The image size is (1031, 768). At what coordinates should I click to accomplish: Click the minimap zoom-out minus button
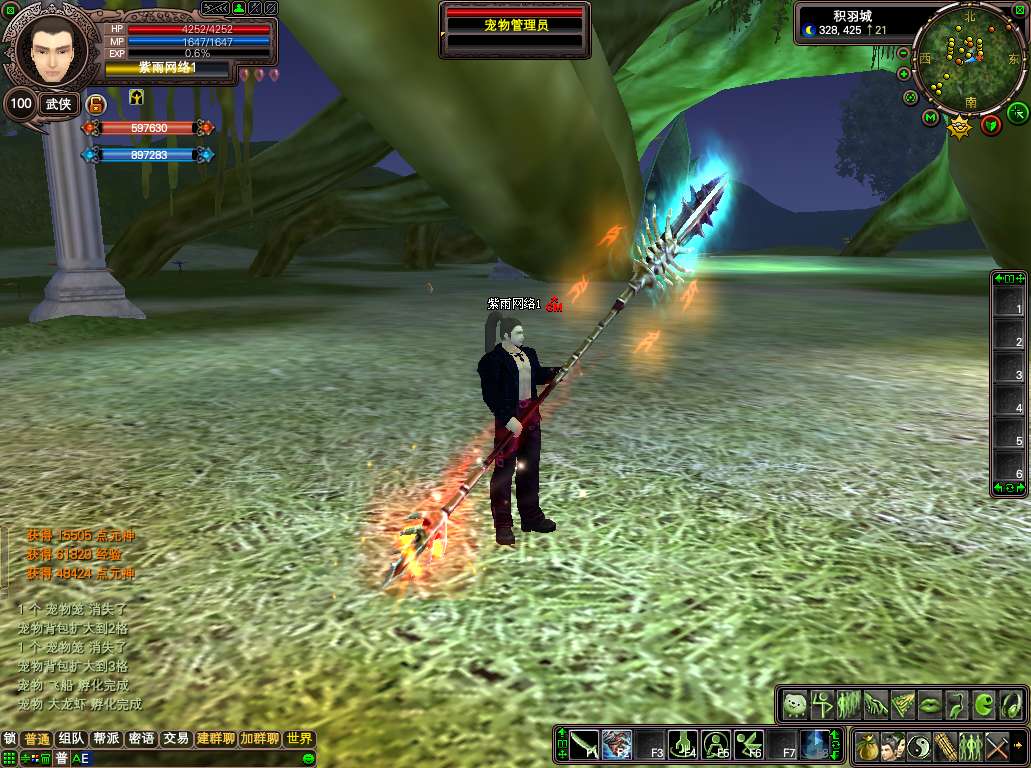[904, 53]
